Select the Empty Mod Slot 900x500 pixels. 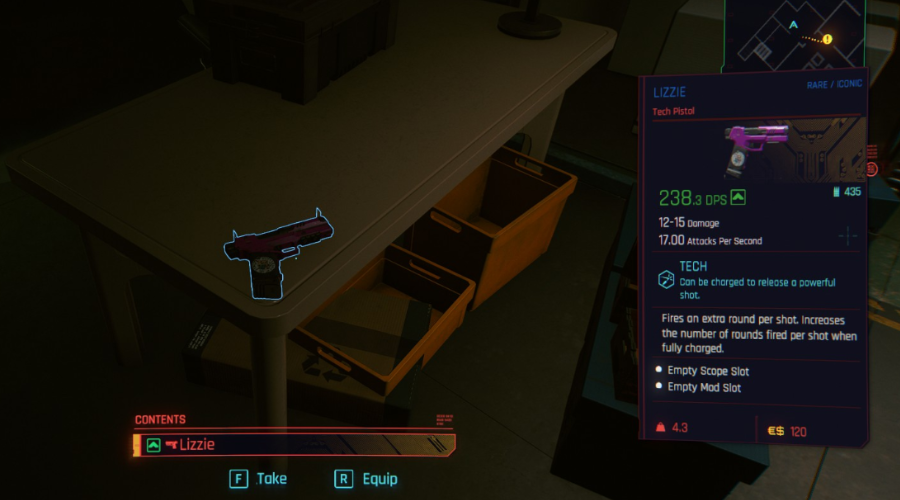coord(704,387)
